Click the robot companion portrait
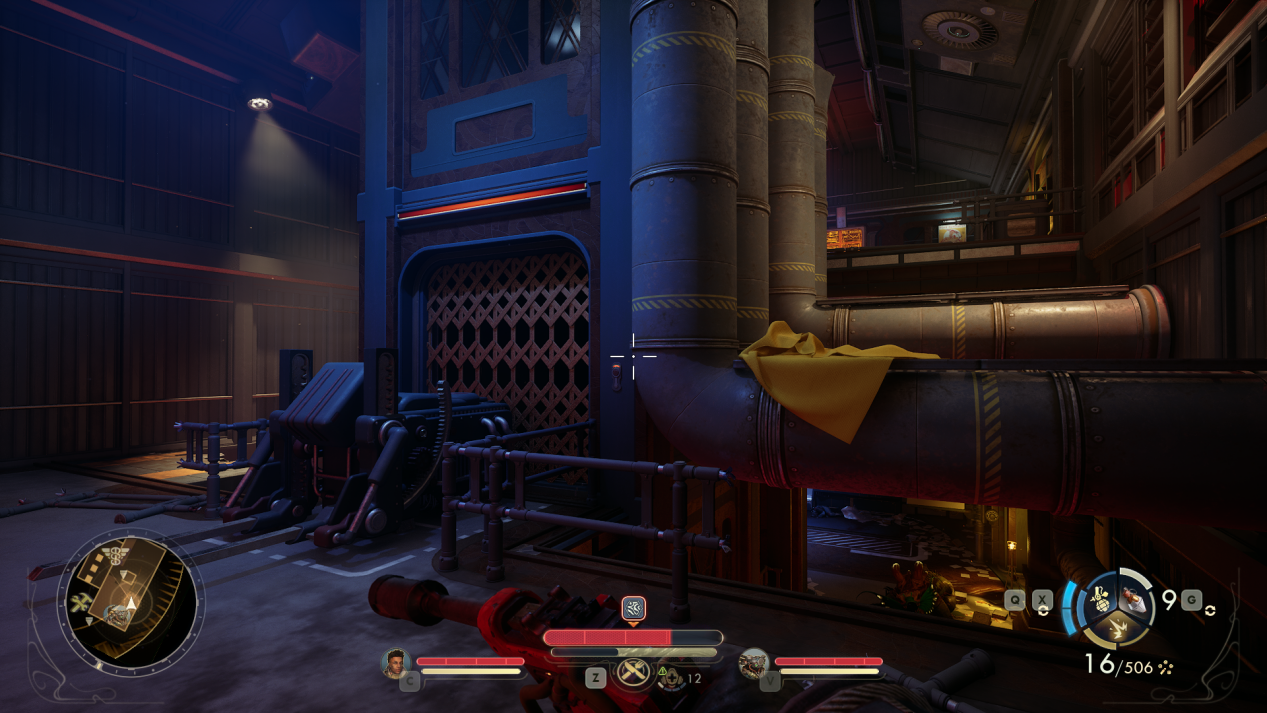 click(x=753, y=663)
